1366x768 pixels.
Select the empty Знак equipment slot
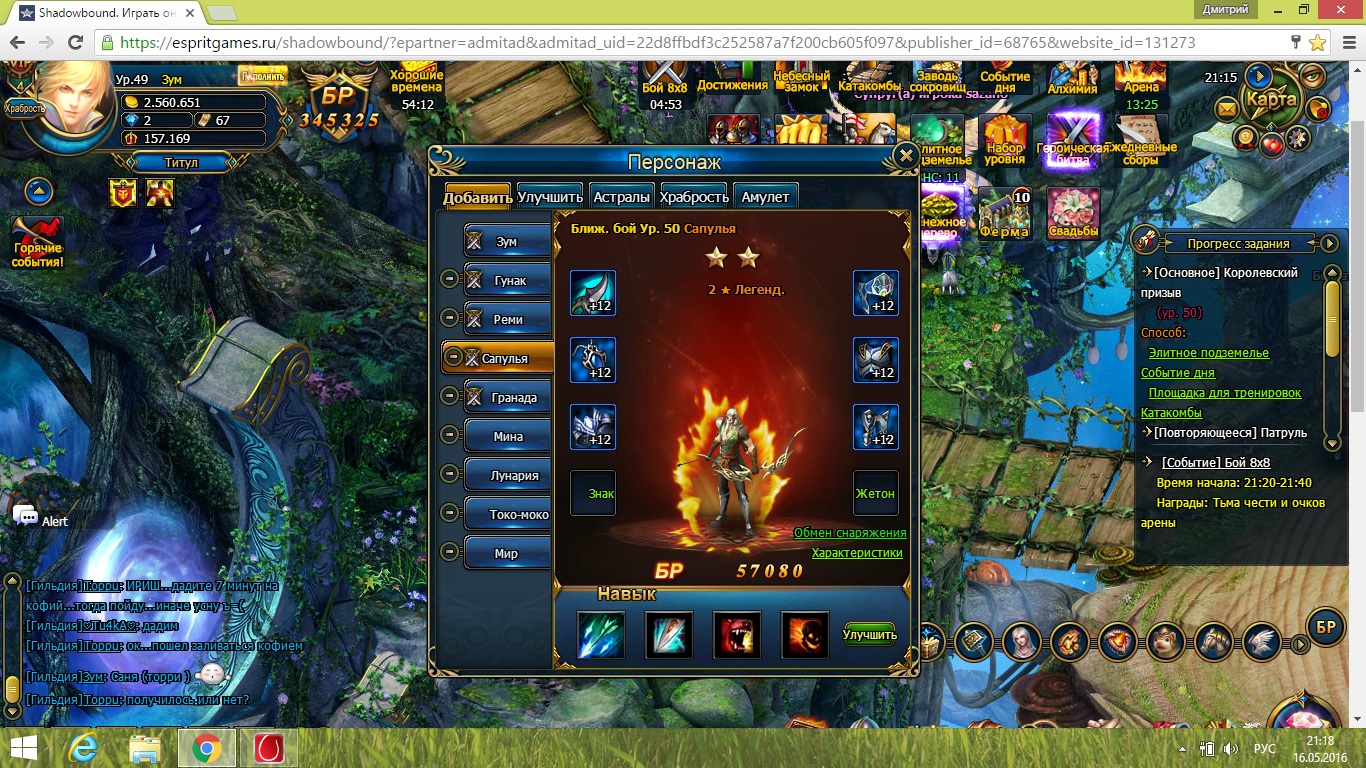(x=593, y=493)
